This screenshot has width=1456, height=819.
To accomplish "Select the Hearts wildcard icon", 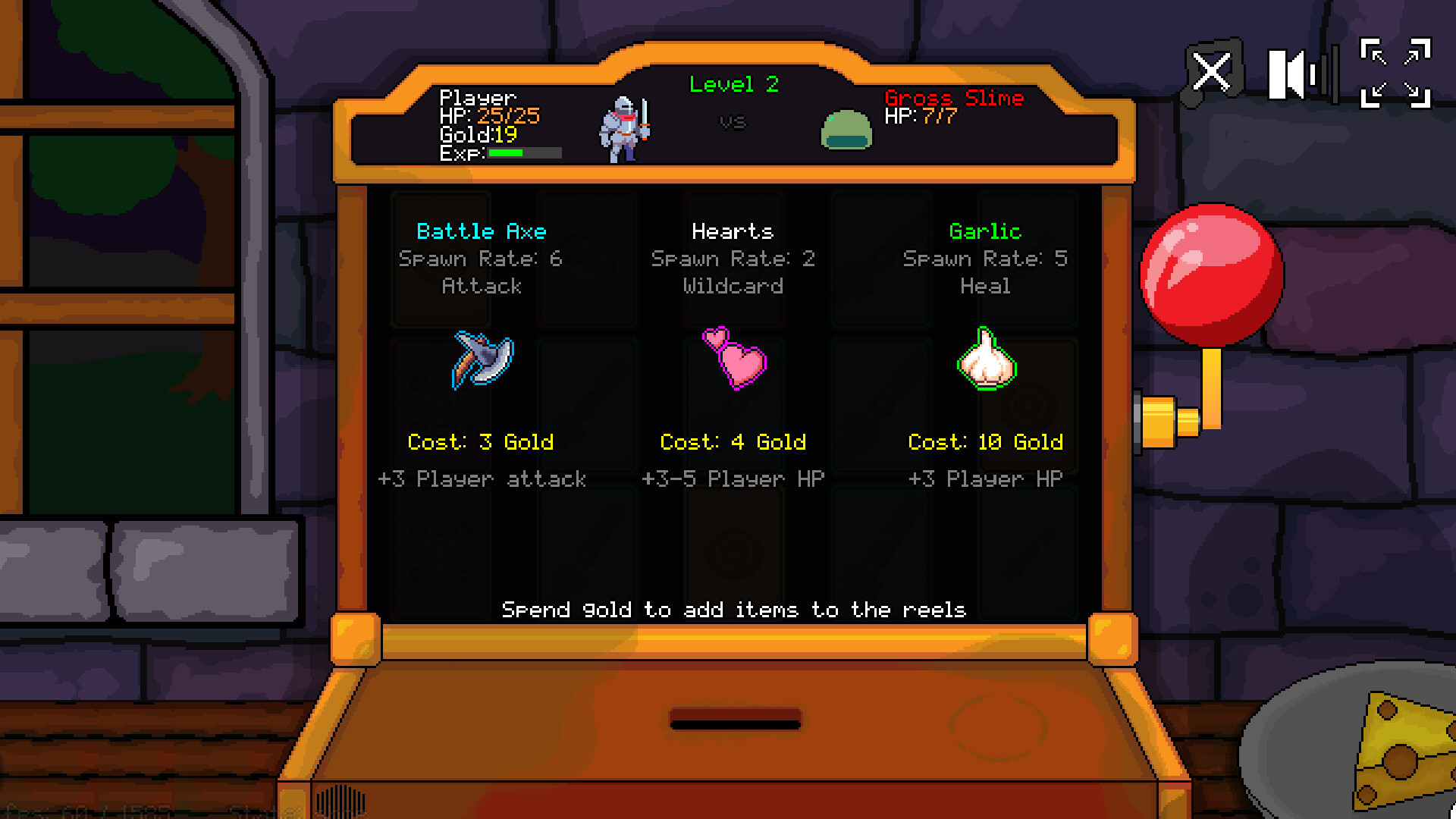I will [733, 362].
